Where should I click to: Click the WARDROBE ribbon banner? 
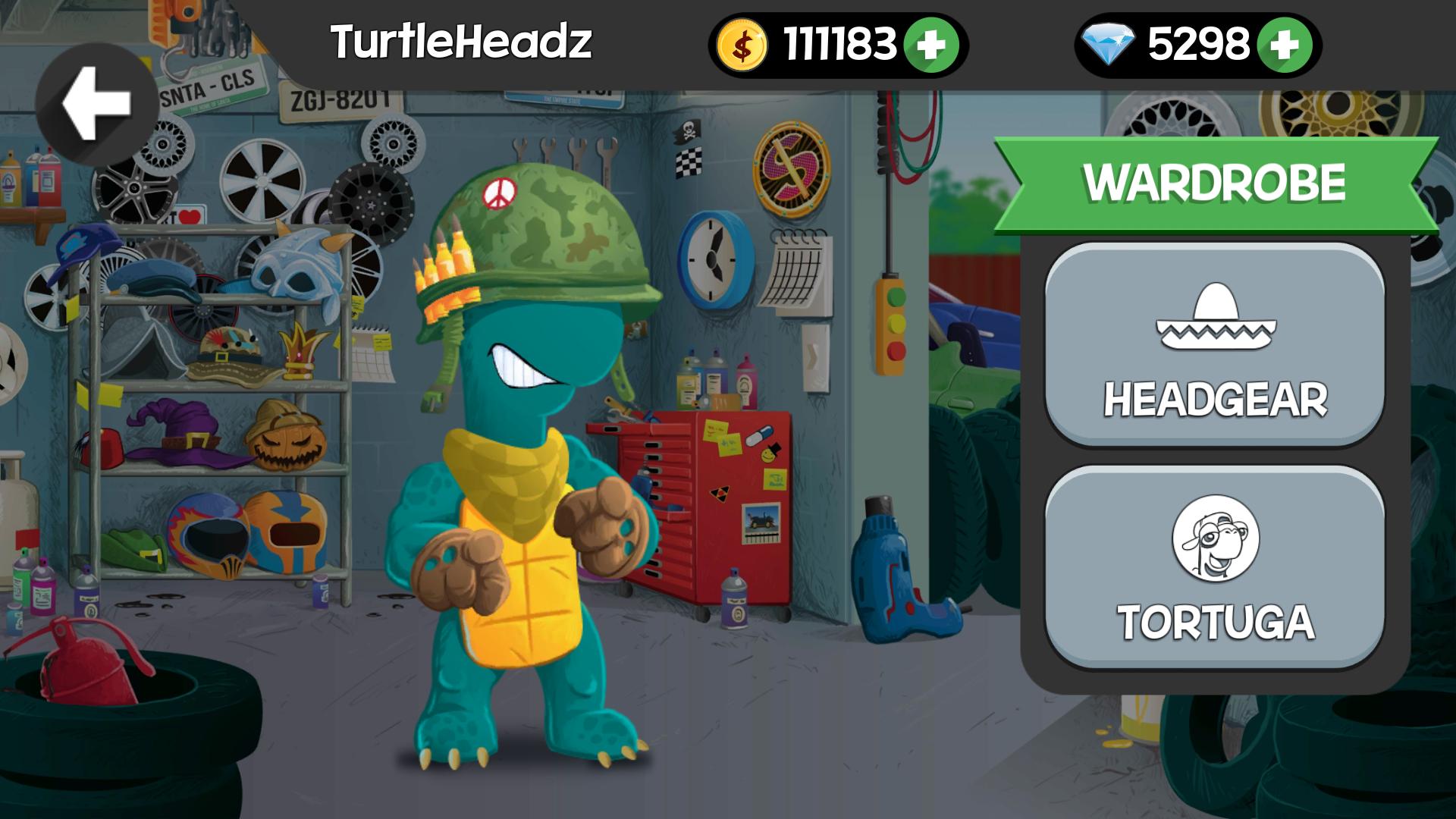click(x=1213, y=180)
